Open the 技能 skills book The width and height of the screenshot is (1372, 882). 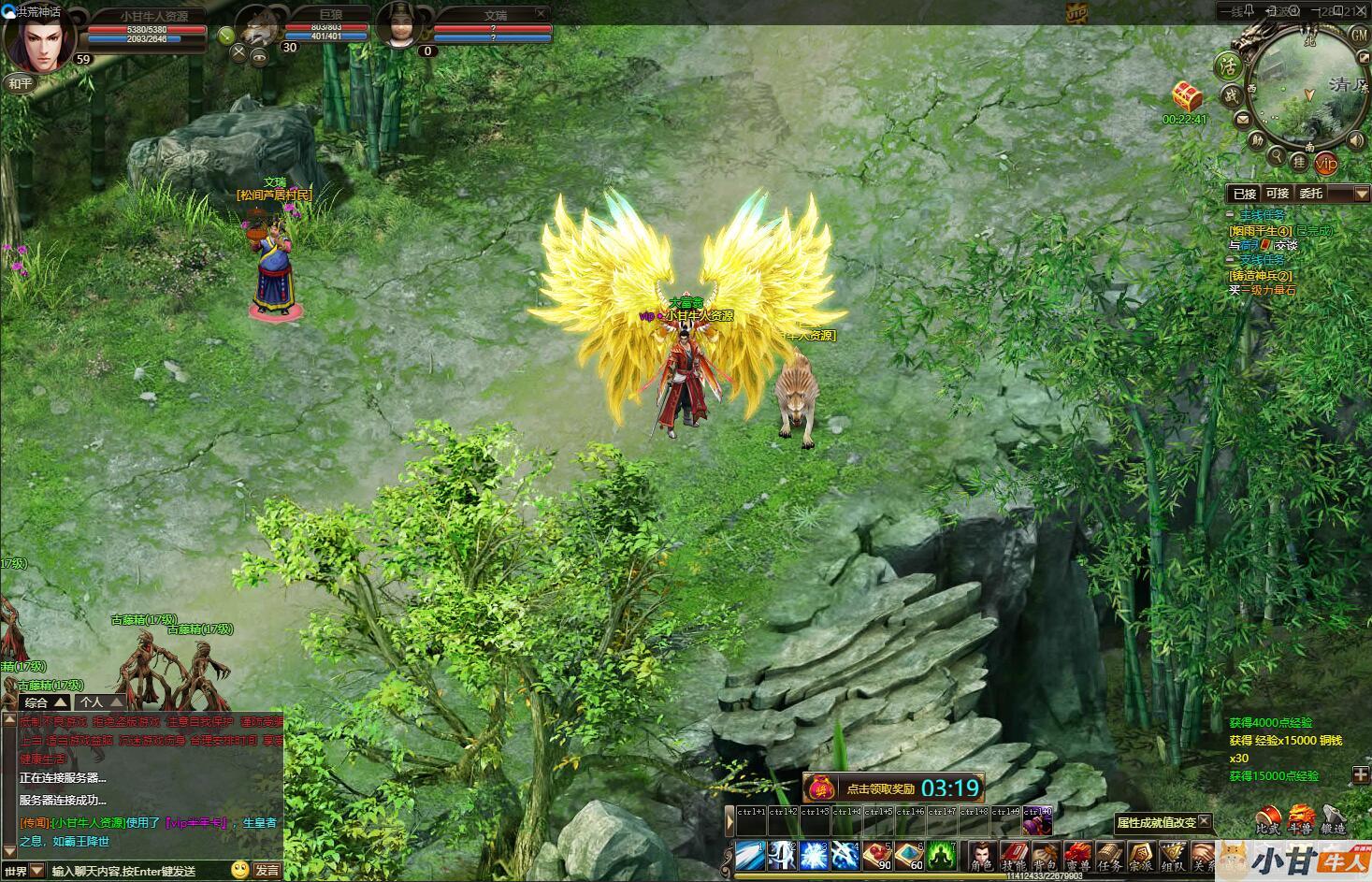click(x=1014, y=856)
